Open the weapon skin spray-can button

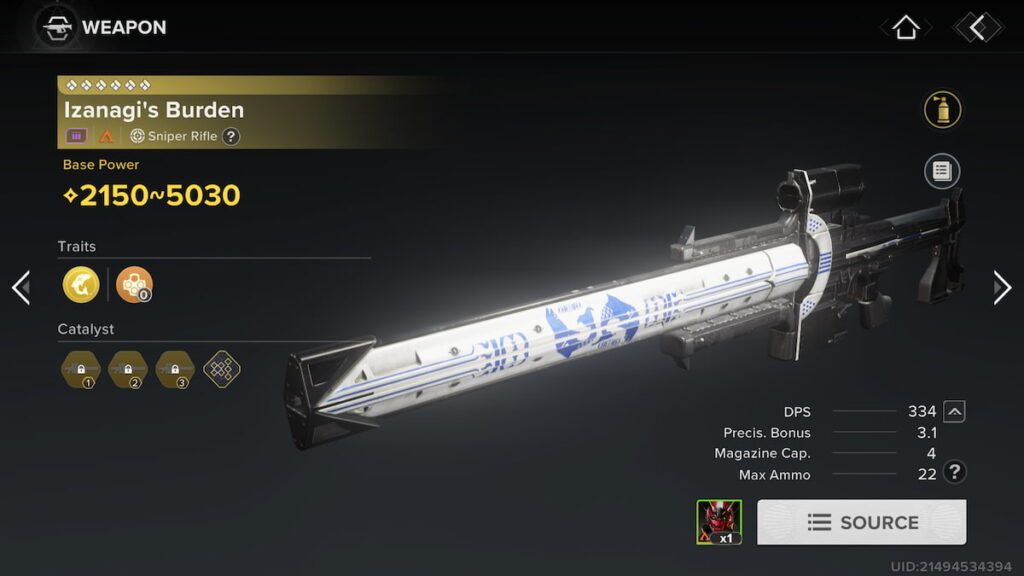pyautogui.click(x=942, y=109)
